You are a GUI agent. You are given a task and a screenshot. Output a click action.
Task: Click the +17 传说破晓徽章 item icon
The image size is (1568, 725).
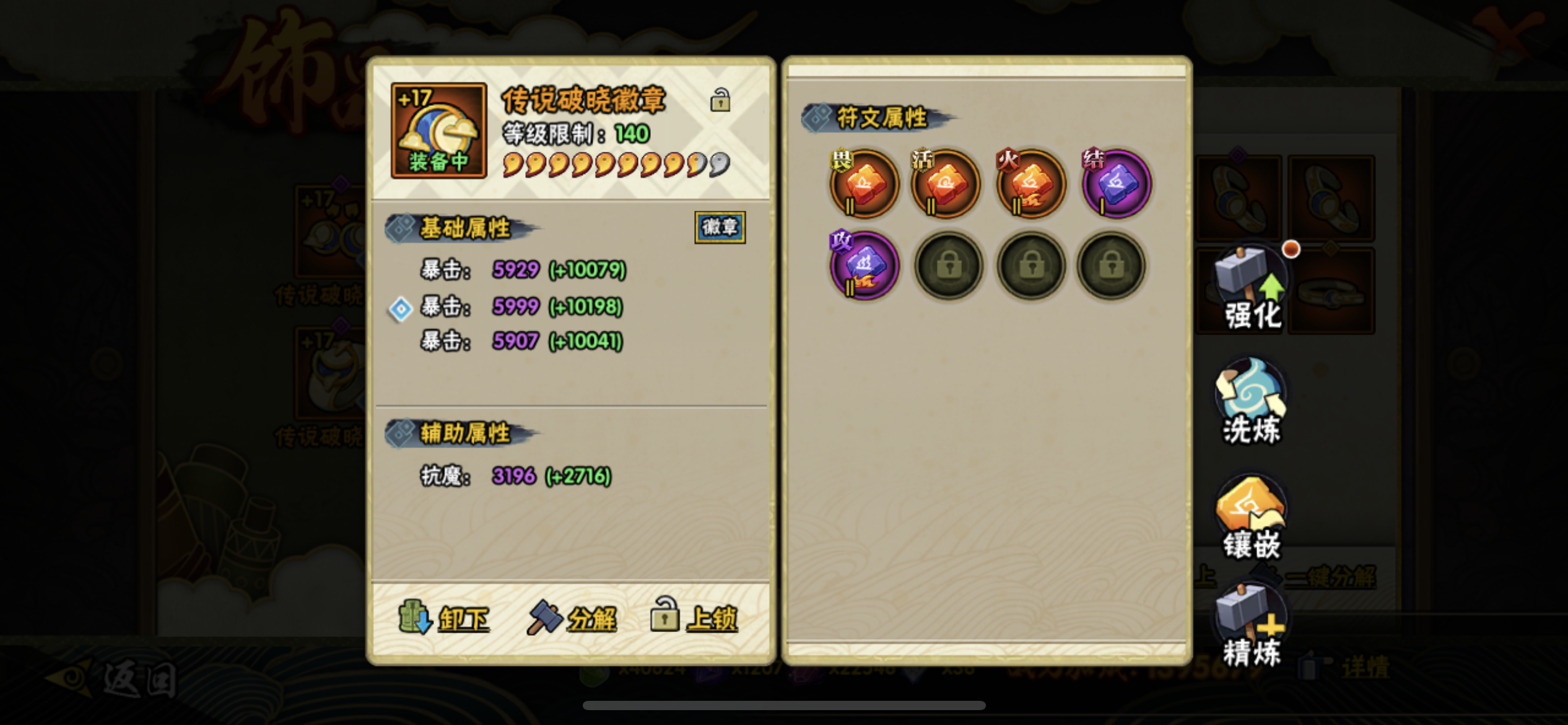[438, 131]
